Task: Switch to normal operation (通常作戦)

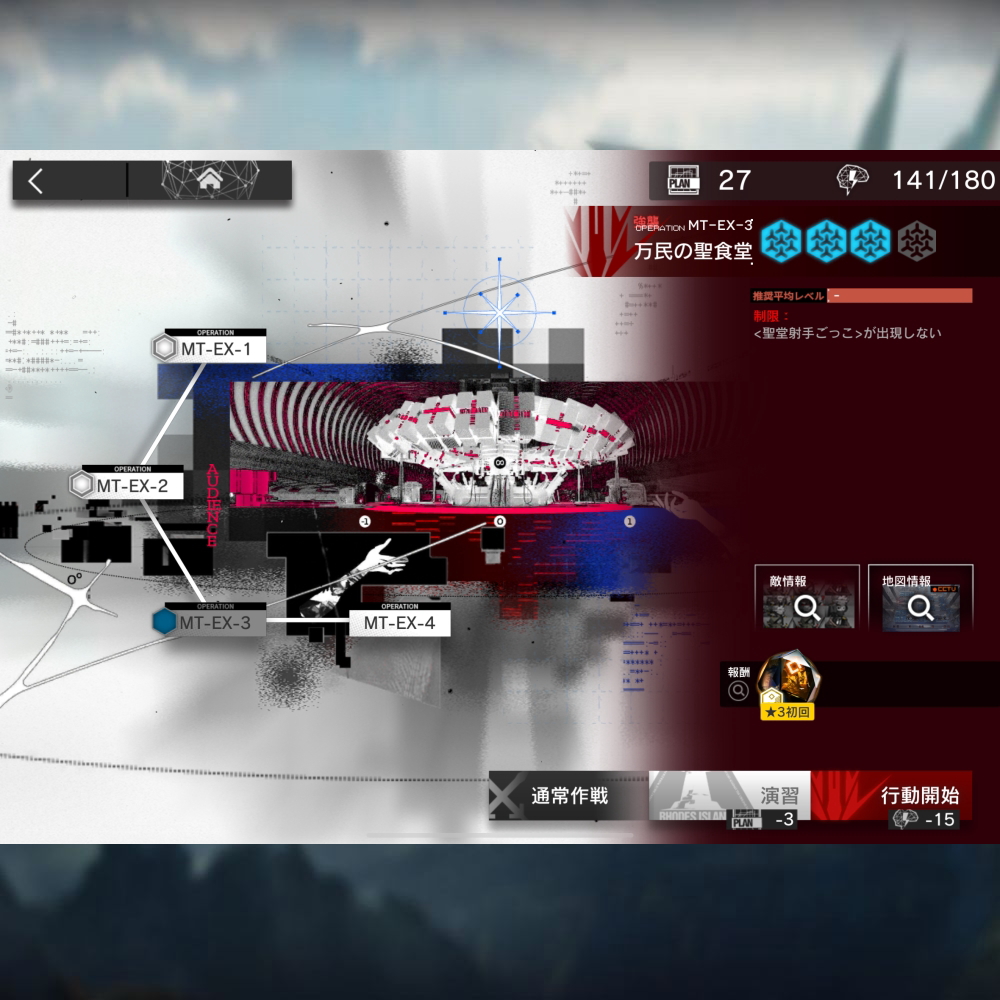Action: 568,796
